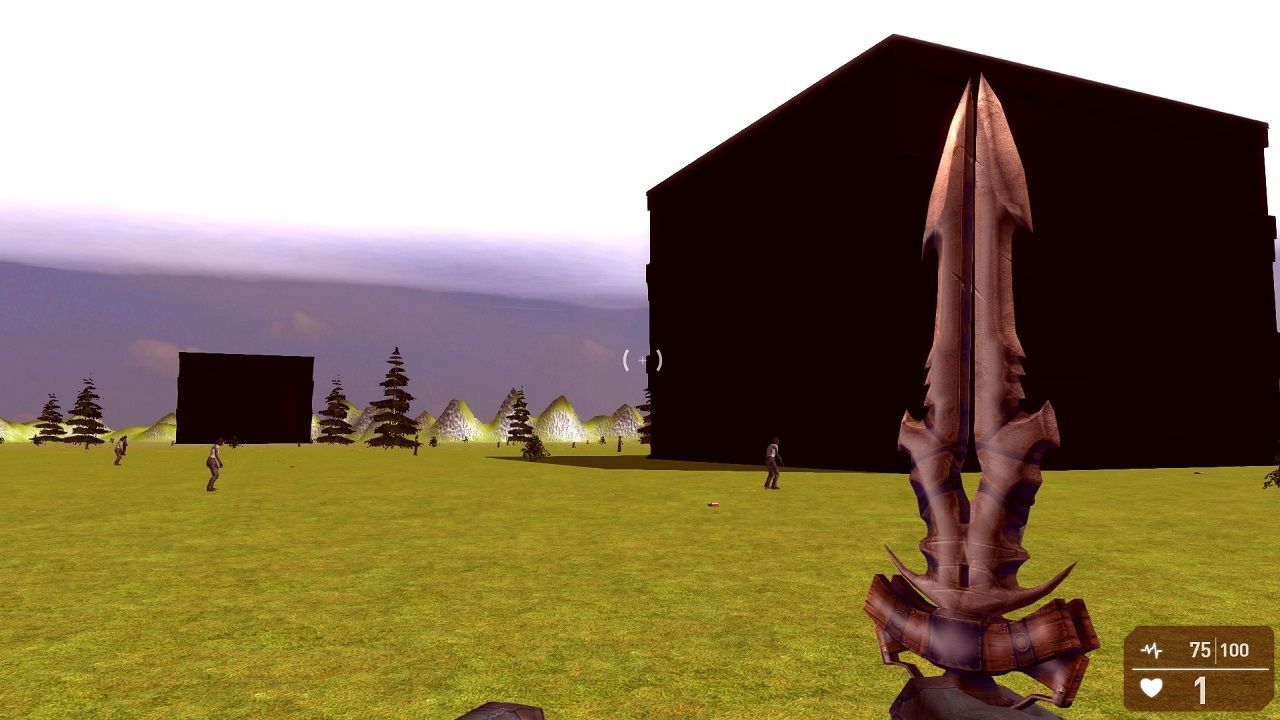1280x720 pixels.
Task: Click the max health 100 on the HUD
Action: click(x=1235, y=650)
